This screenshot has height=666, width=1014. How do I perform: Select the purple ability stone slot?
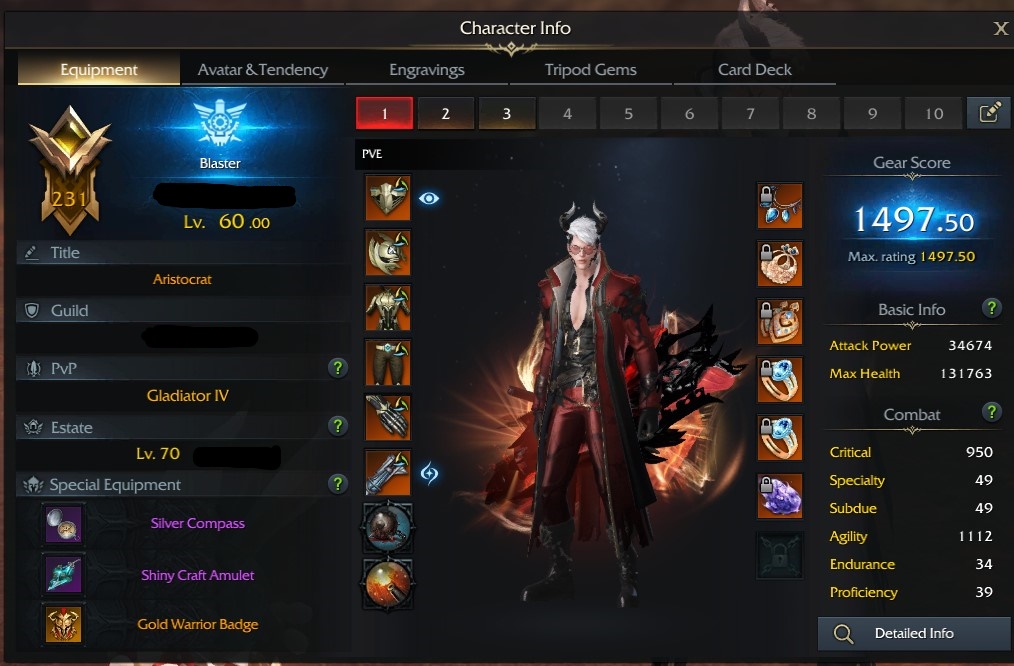(780, 495)
